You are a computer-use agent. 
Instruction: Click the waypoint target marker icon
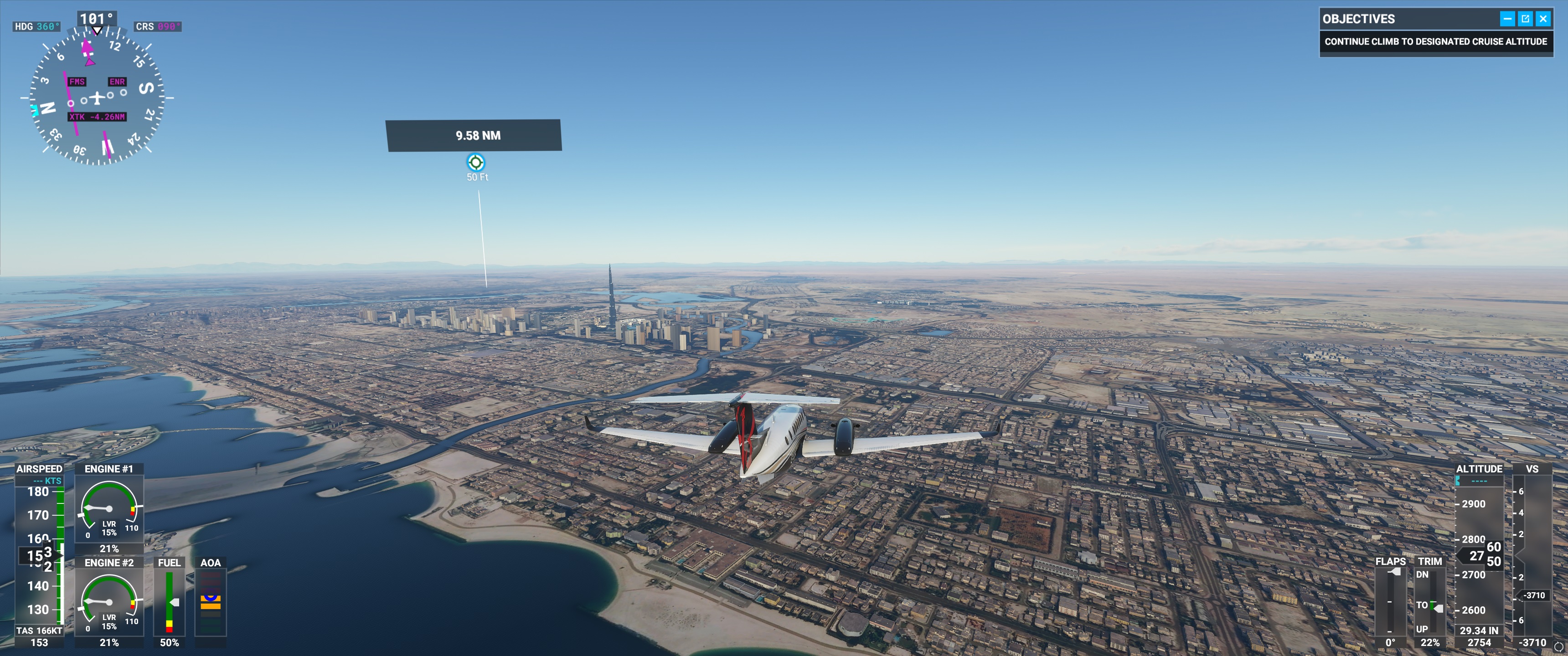(475, 163)
